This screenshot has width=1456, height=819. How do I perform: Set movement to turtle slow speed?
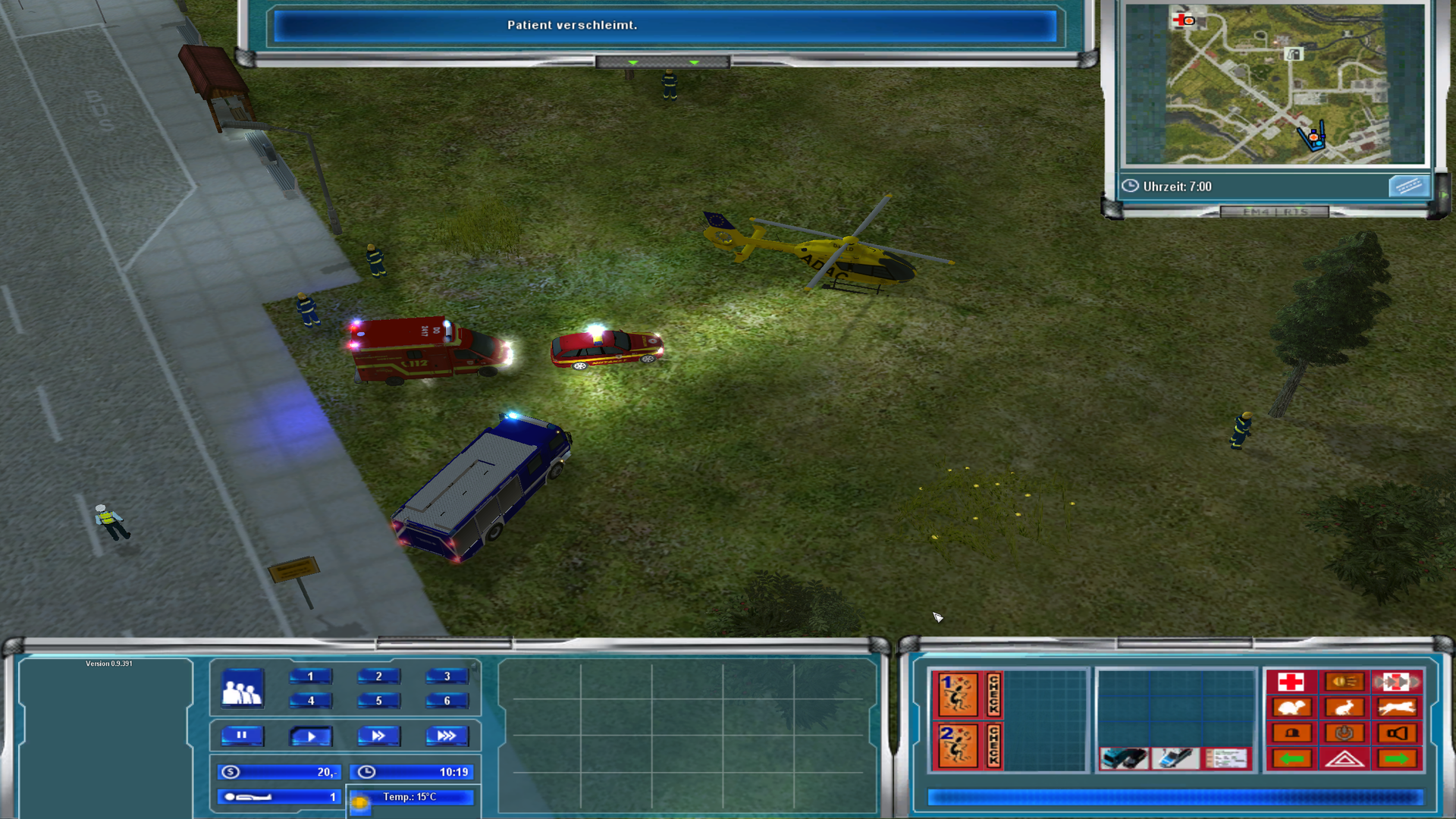1291,708
